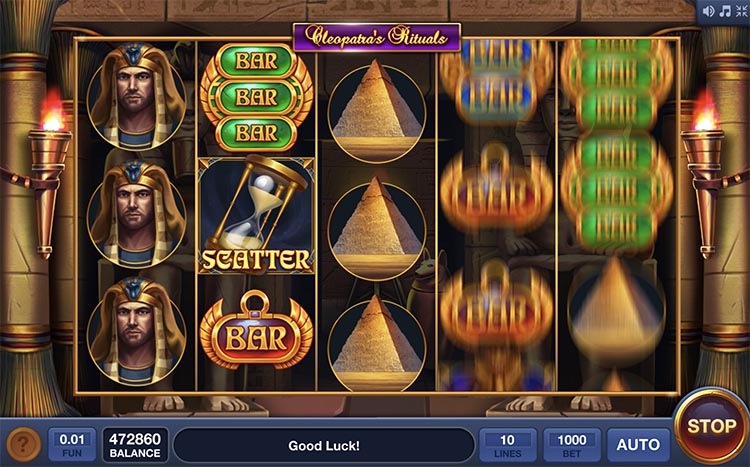
Task: Open the question mark help button
Action: click(24, 444)
